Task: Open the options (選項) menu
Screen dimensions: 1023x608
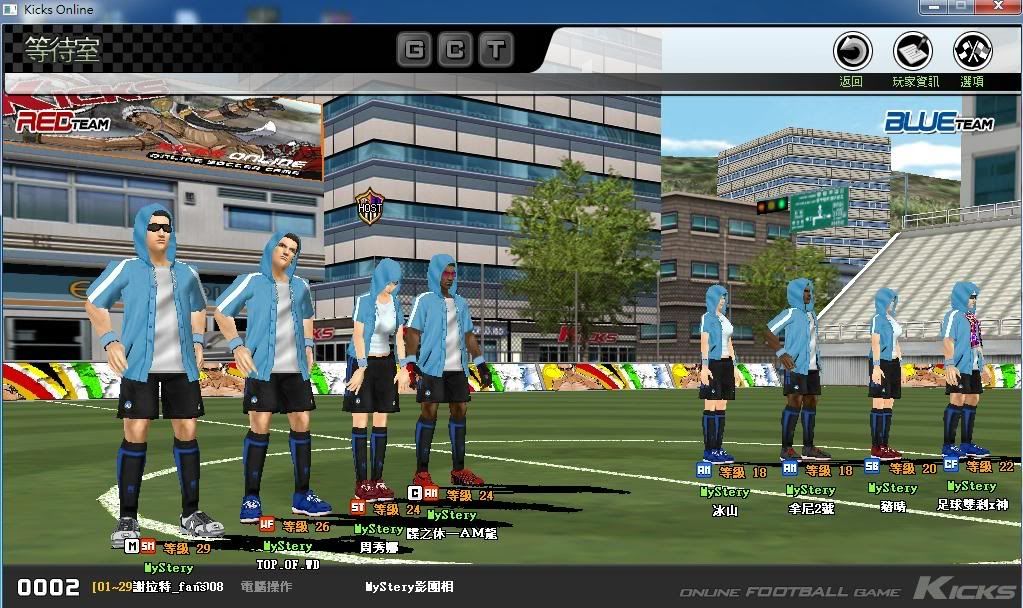Action: [x=972, y=51]
